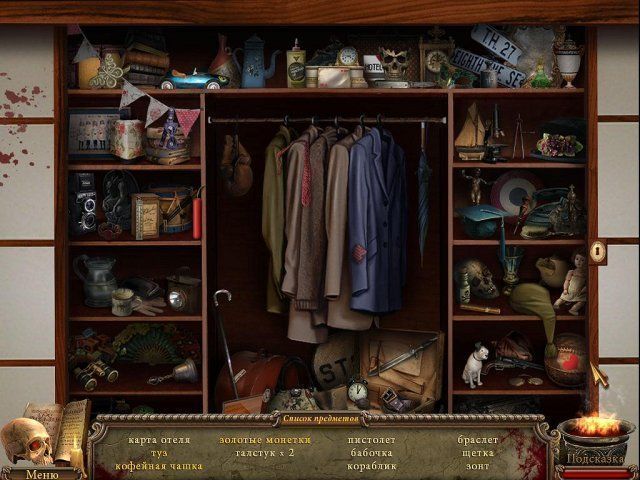Open the Меню button by the skull

[x=40, y=473]
